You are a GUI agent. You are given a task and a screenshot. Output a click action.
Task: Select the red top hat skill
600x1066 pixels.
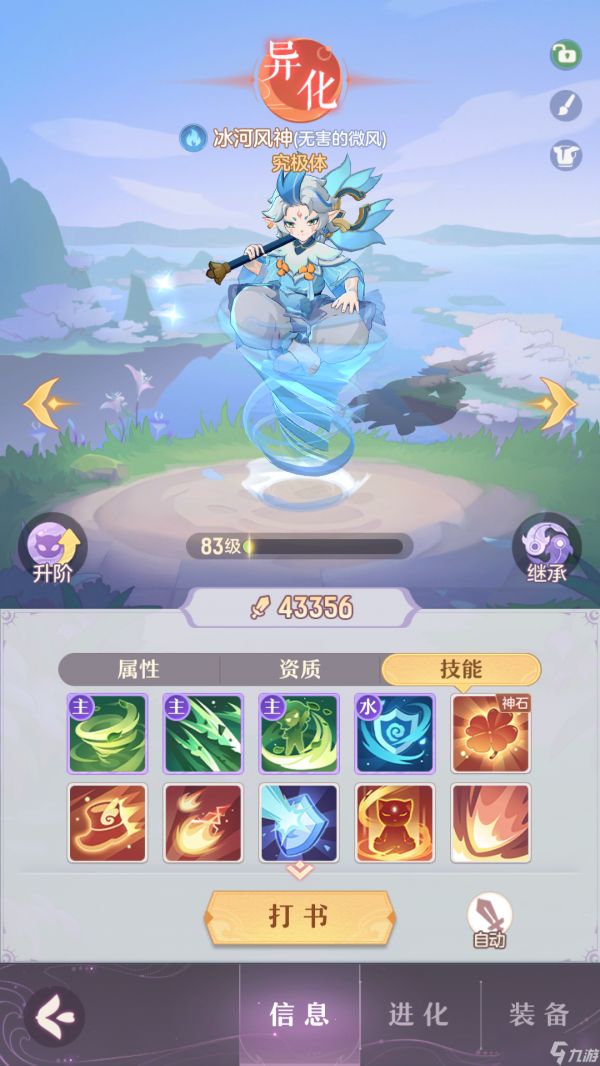point(107,822)
